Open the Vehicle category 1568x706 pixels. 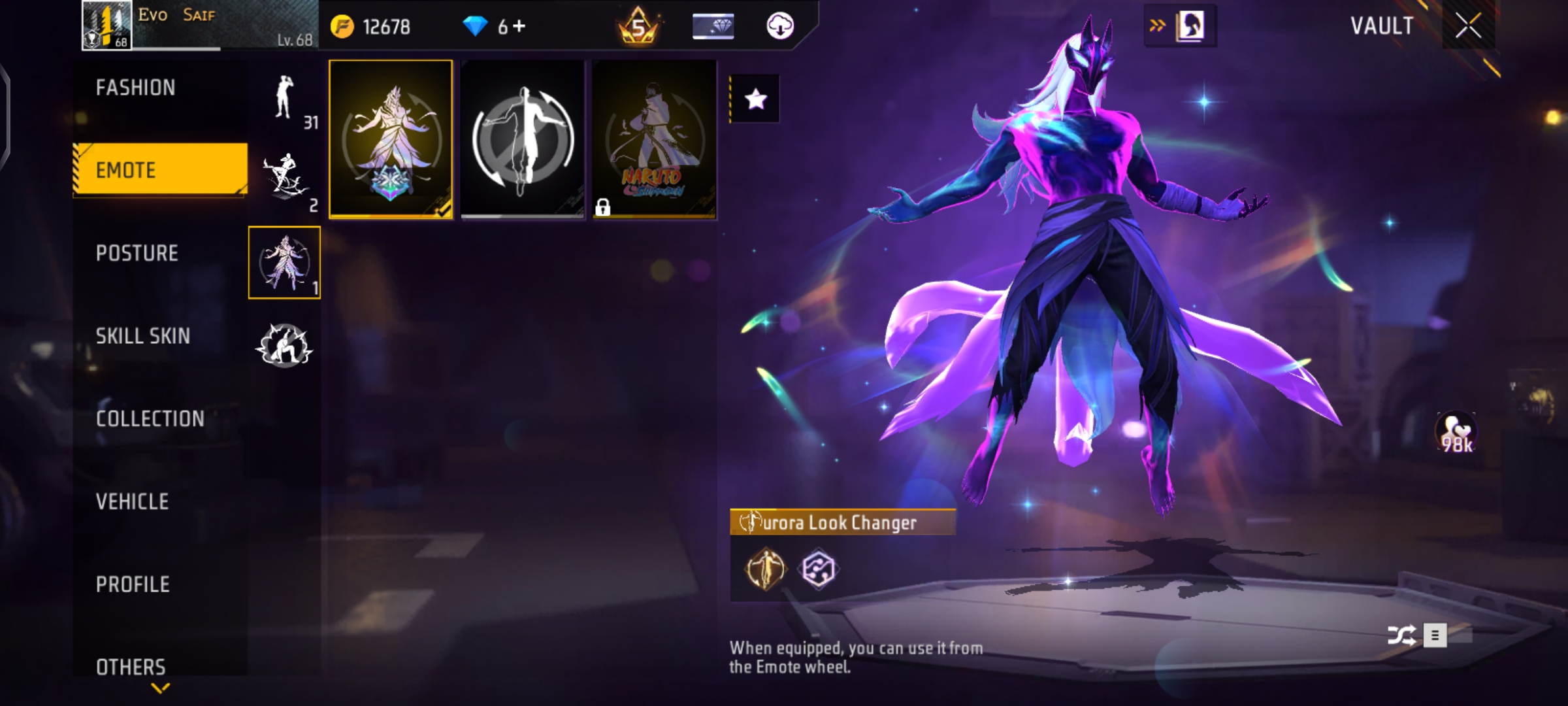(x=133, y=501)
